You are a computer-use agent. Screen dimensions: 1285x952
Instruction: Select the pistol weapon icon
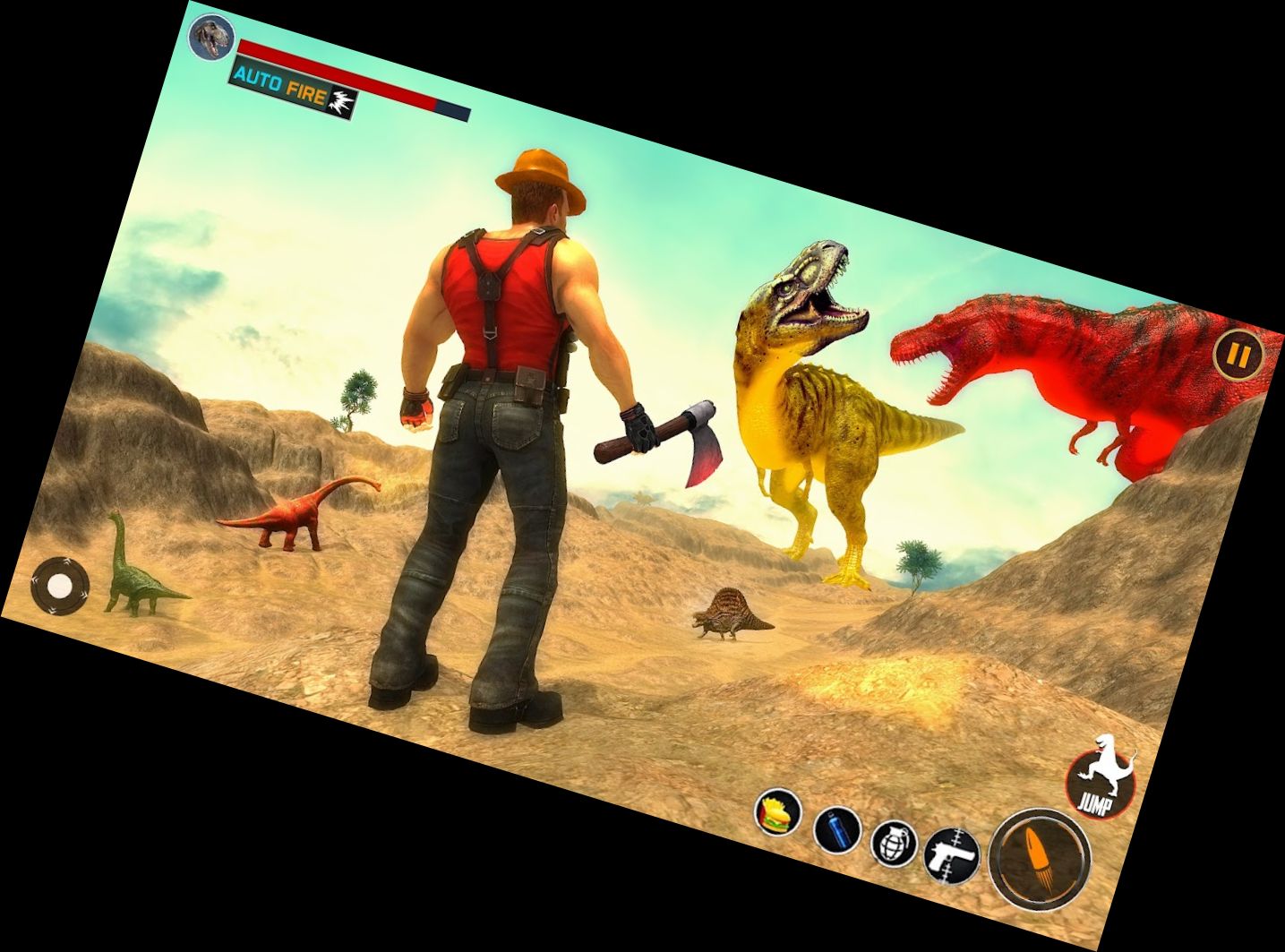pos(950,853)
